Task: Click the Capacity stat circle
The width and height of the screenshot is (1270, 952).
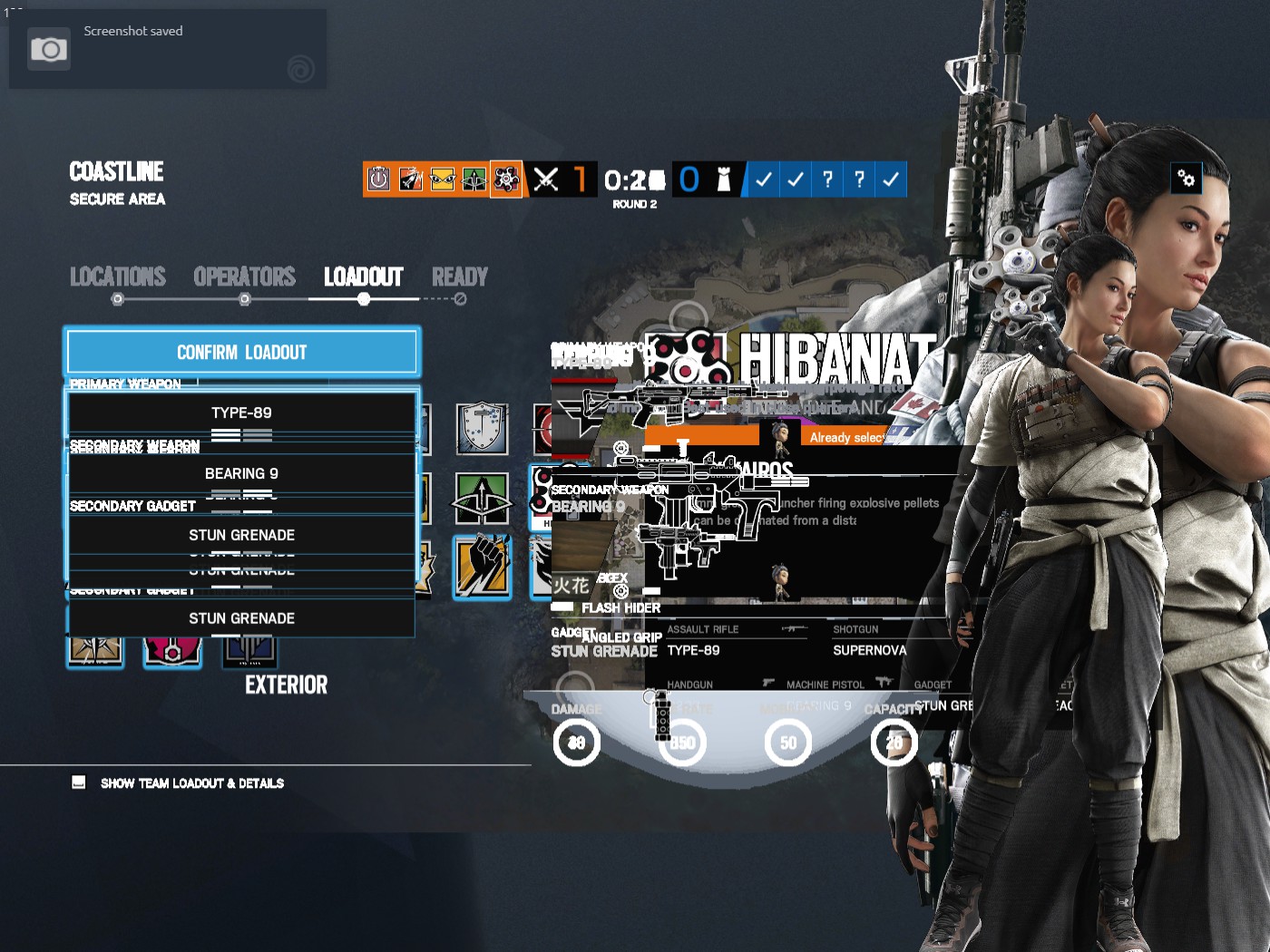Action: pos(894,742)
